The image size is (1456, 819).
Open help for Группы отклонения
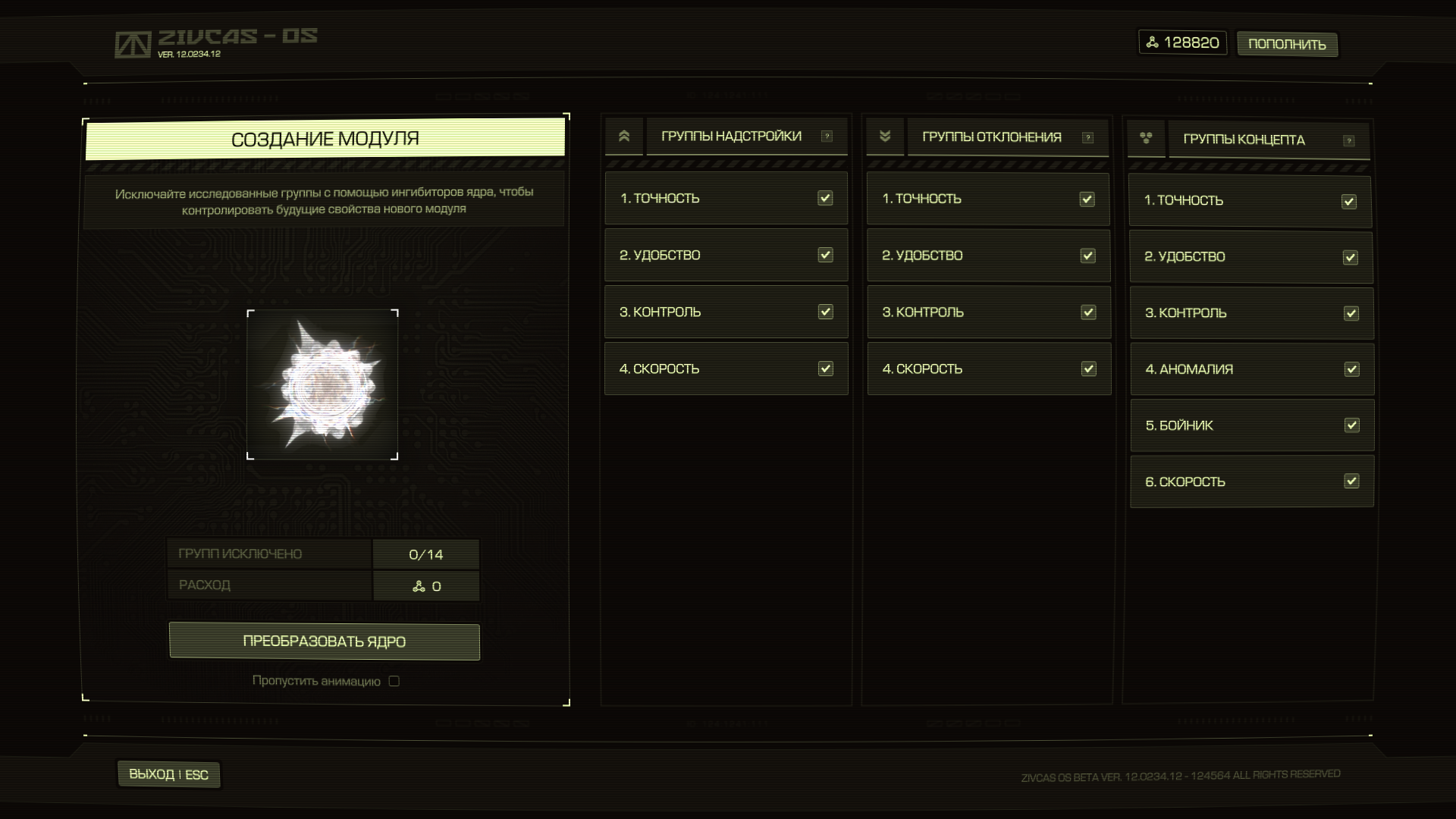click(1088, 137)
